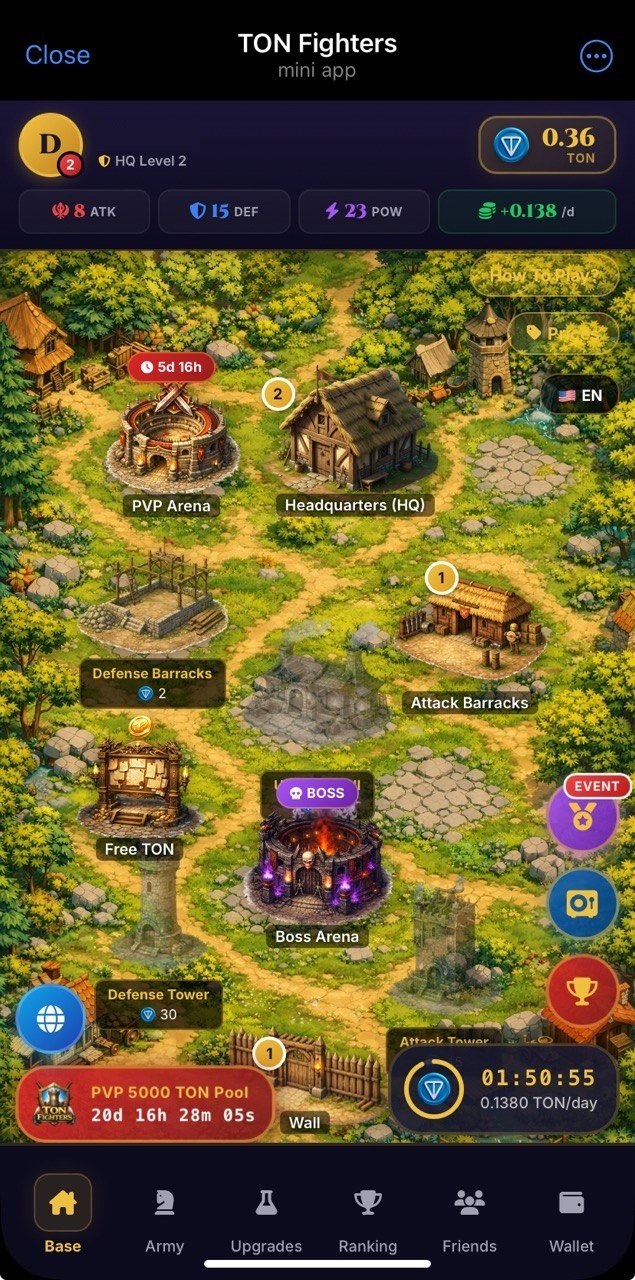Open the blue safe vault button

pos(582,903)
